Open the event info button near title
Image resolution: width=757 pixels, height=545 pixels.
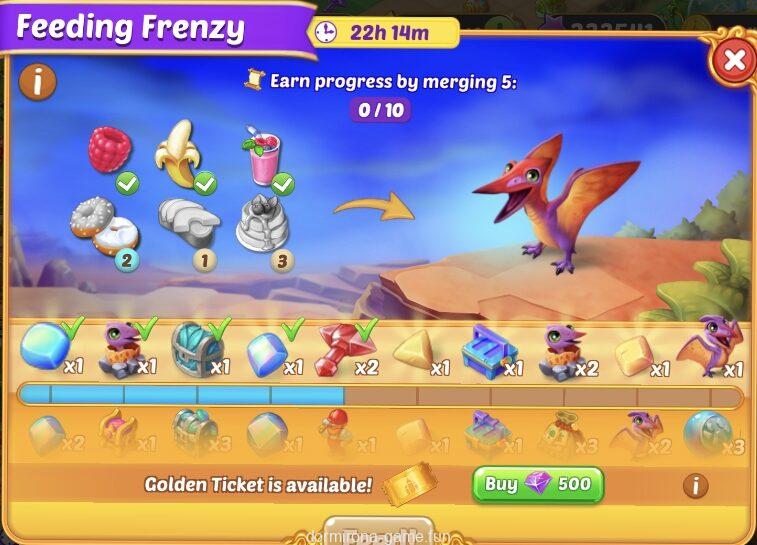tap(37, 81)
